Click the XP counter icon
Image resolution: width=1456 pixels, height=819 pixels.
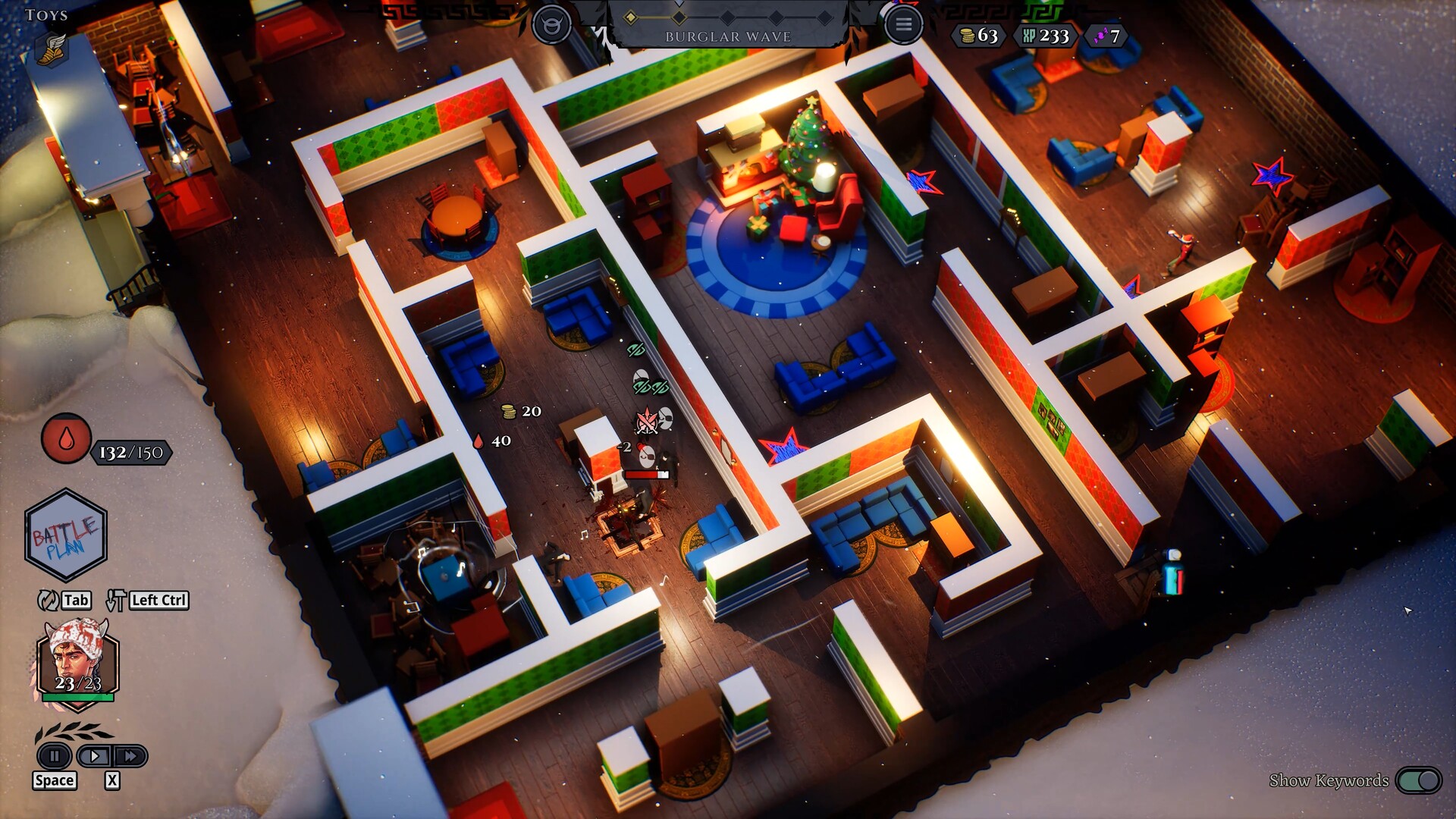(1029, 36)
